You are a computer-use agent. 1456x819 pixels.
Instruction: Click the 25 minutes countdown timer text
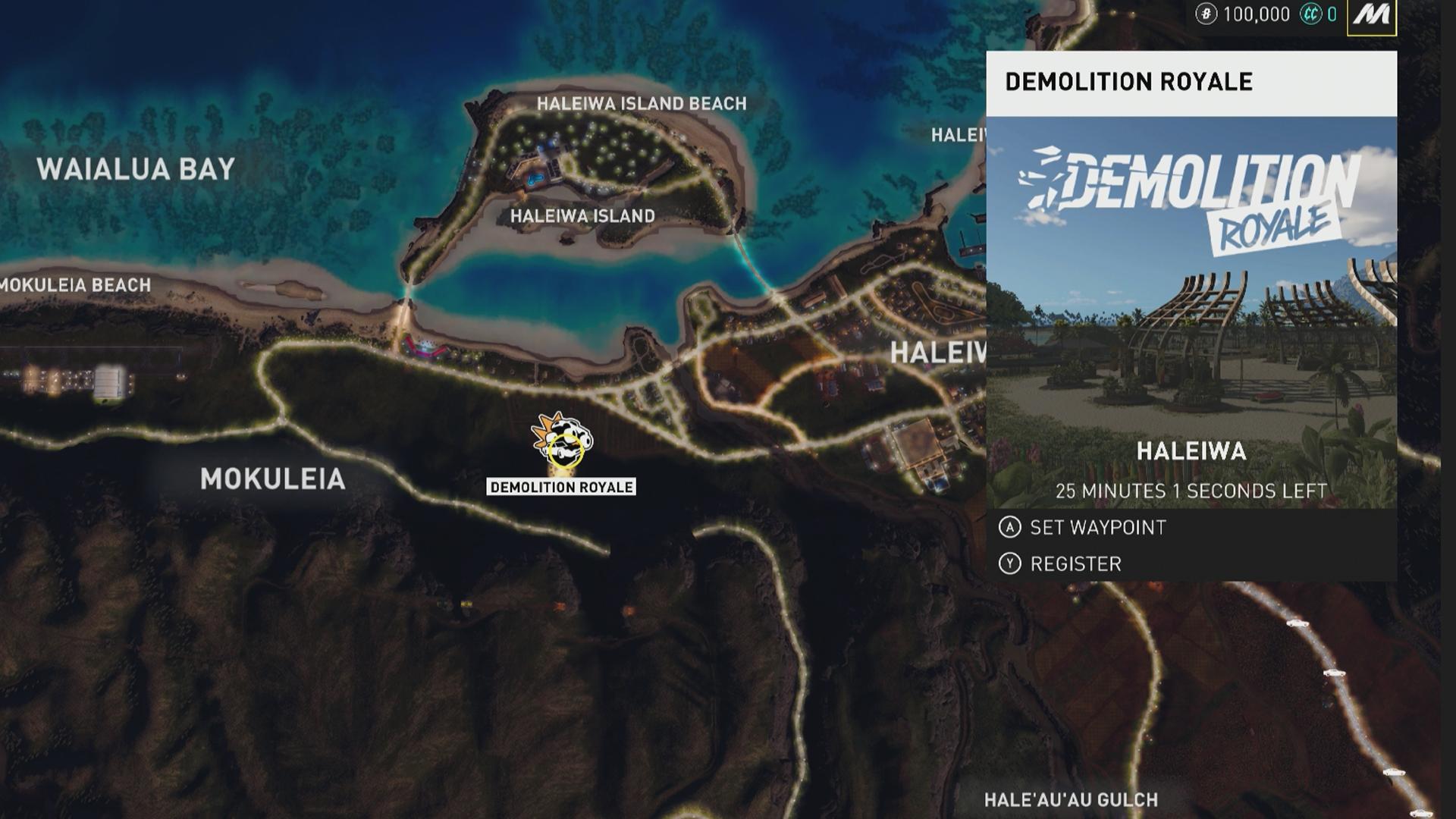coord(1191,491)
